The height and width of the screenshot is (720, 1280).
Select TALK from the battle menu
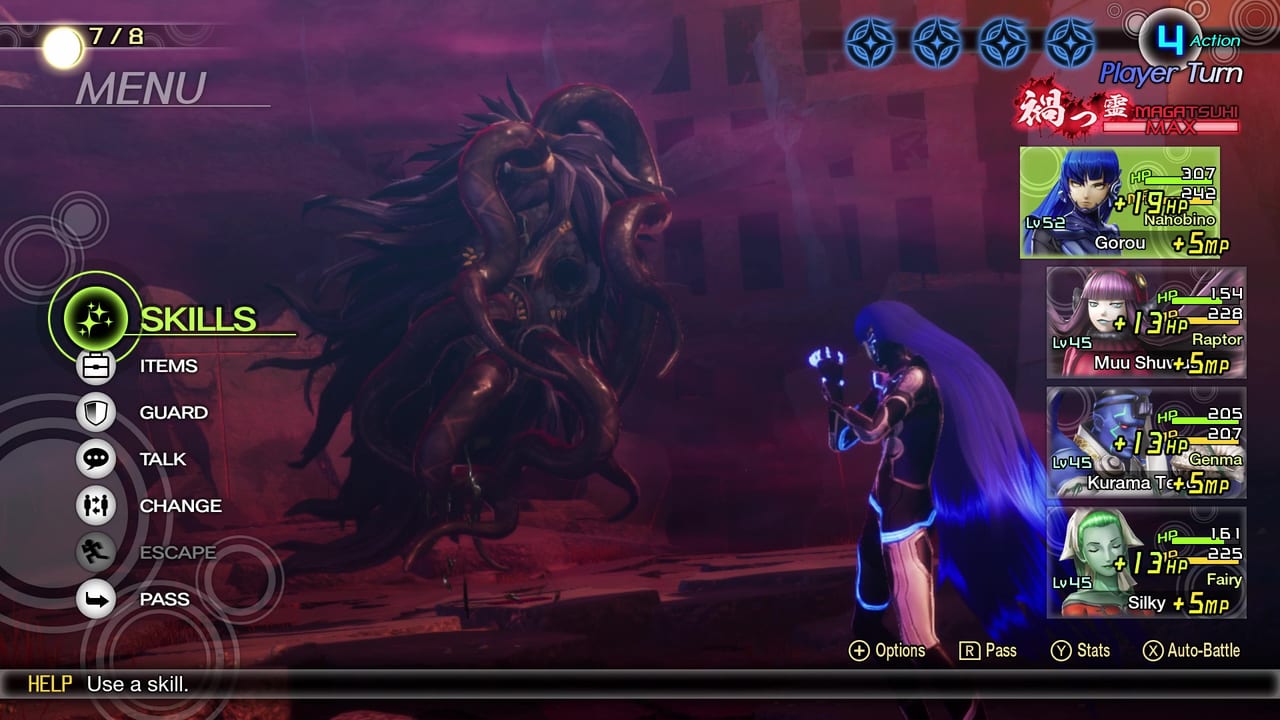[x=163, y=459]
